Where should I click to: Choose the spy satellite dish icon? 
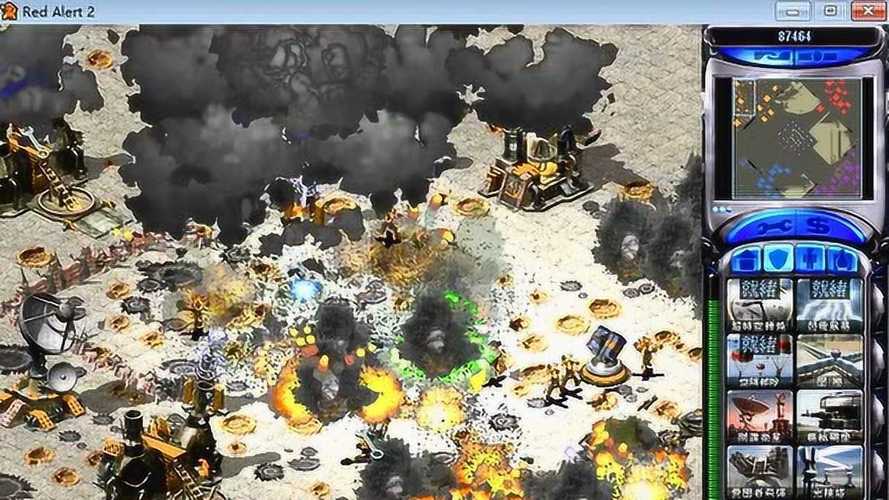point(760,416)
